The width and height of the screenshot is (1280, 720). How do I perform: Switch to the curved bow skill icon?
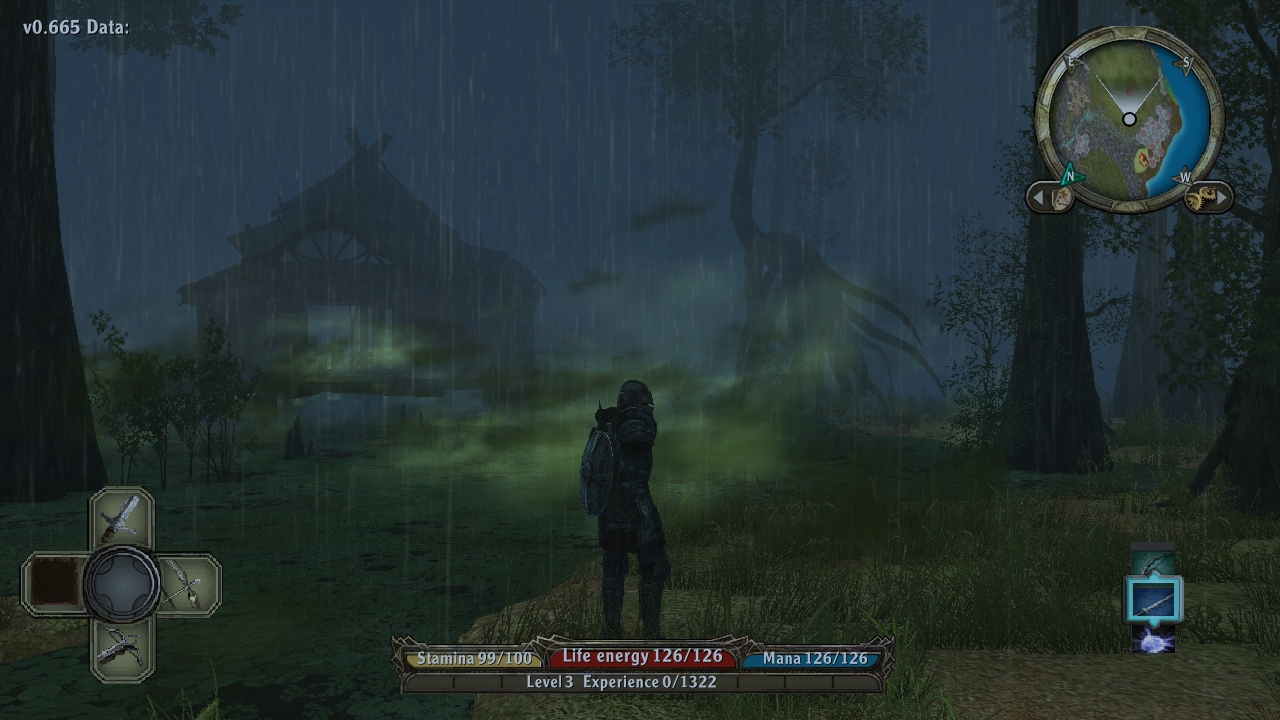pos(1153,562)
